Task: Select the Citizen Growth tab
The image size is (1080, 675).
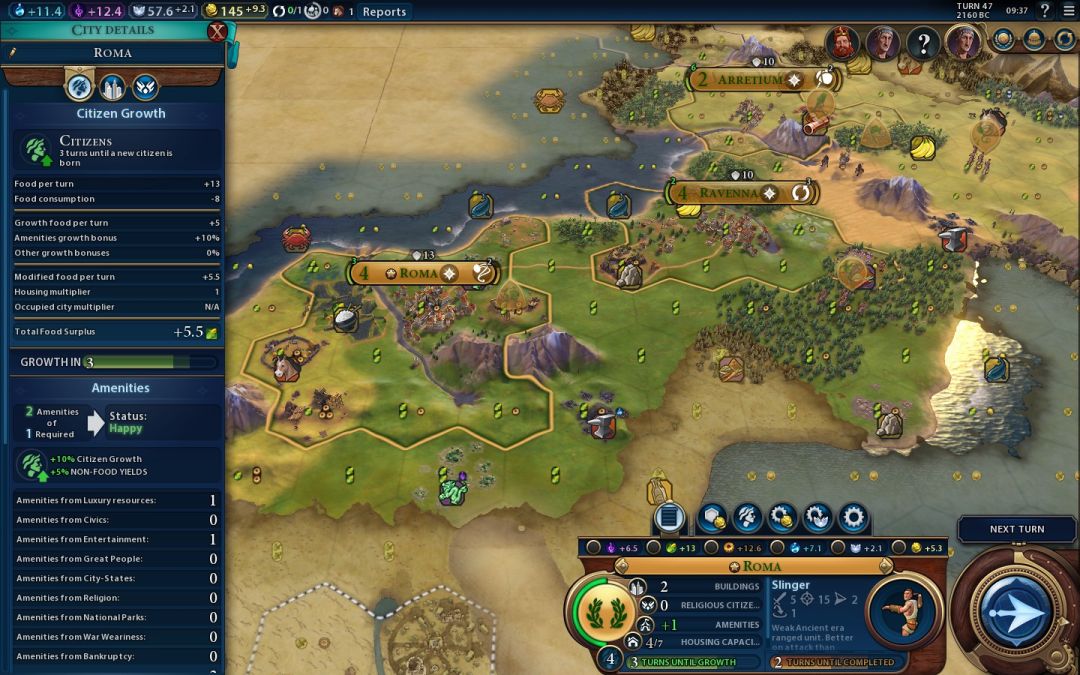Action: [79, 86]
